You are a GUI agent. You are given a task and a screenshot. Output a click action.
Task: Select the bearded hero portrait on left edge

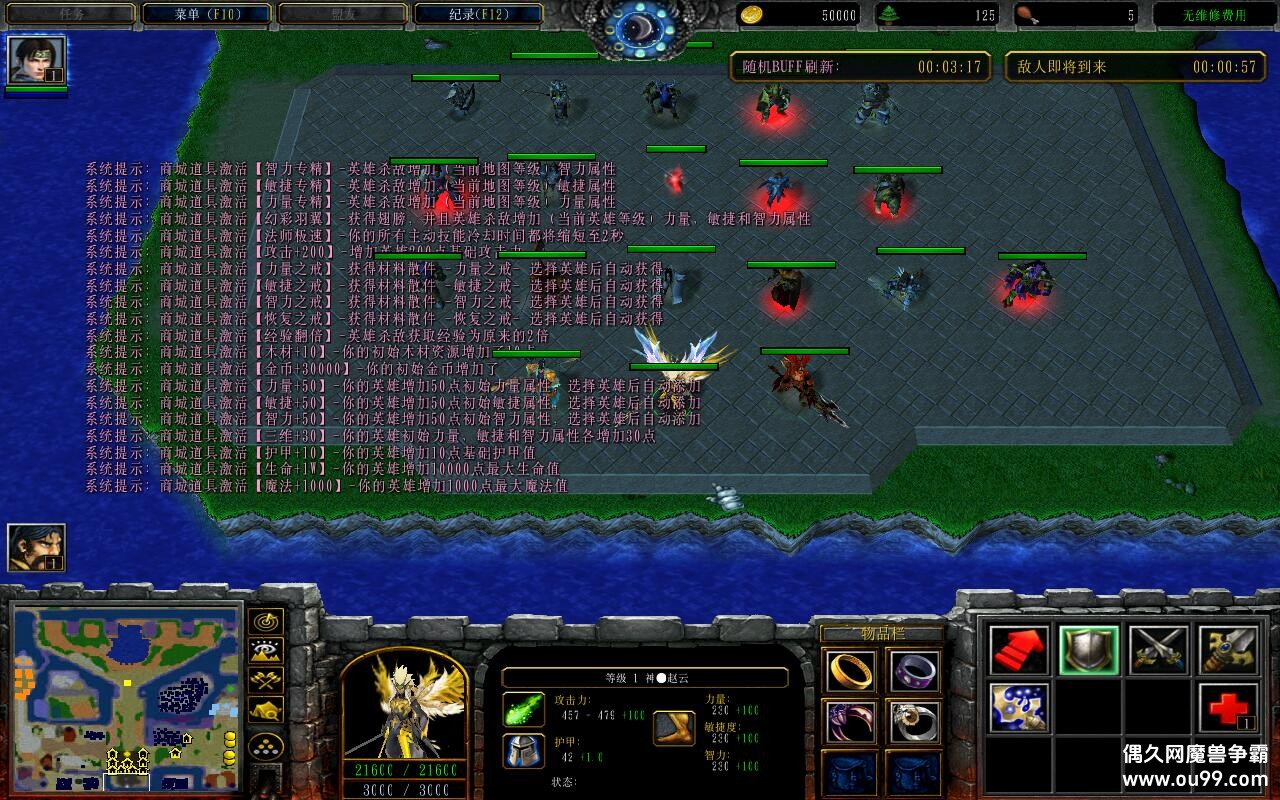point(37,548)
